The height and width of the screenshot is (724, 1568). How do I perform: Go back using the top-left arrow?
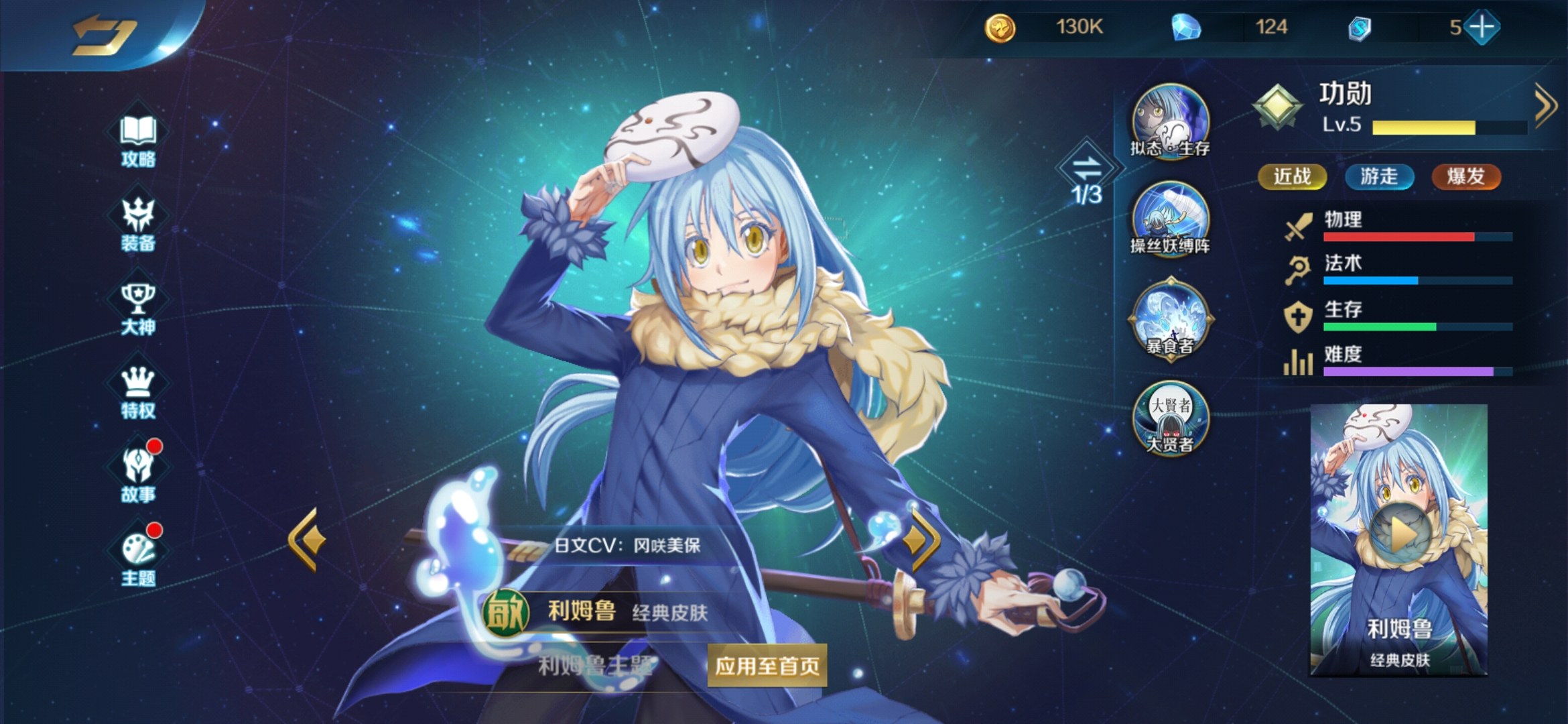pyautogui.click(x=104, y=34)
